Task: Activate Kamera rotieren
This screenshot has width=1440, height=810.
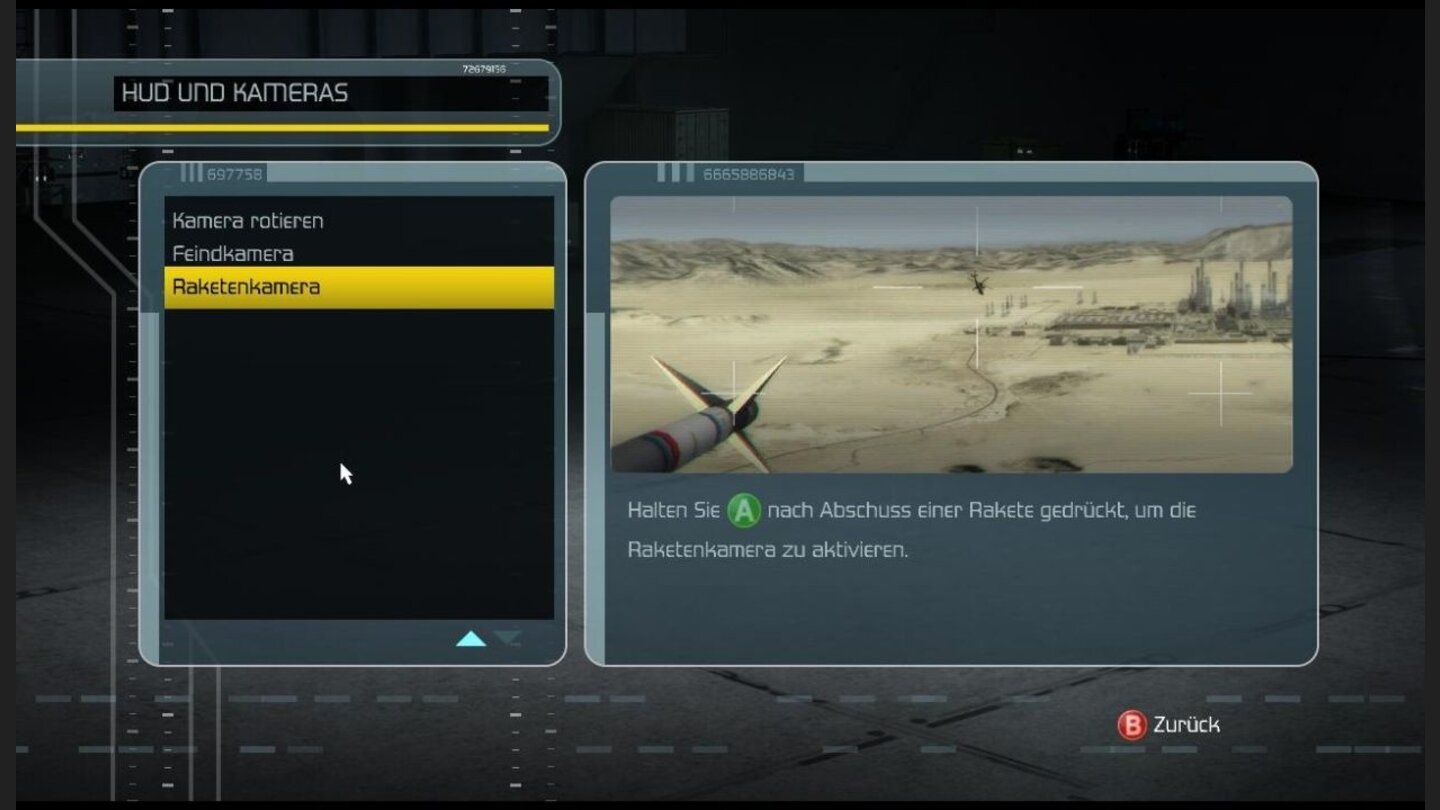Action: [x=248, y=220]
